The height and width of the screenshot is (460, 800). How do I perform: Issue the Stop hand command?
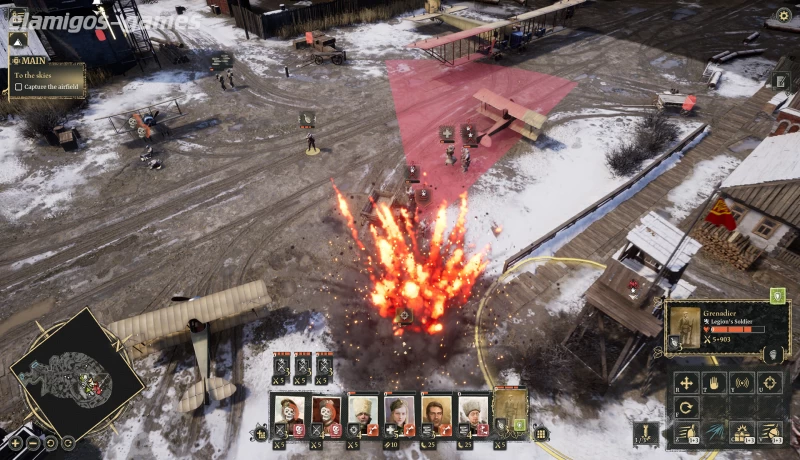coord(714,382)
